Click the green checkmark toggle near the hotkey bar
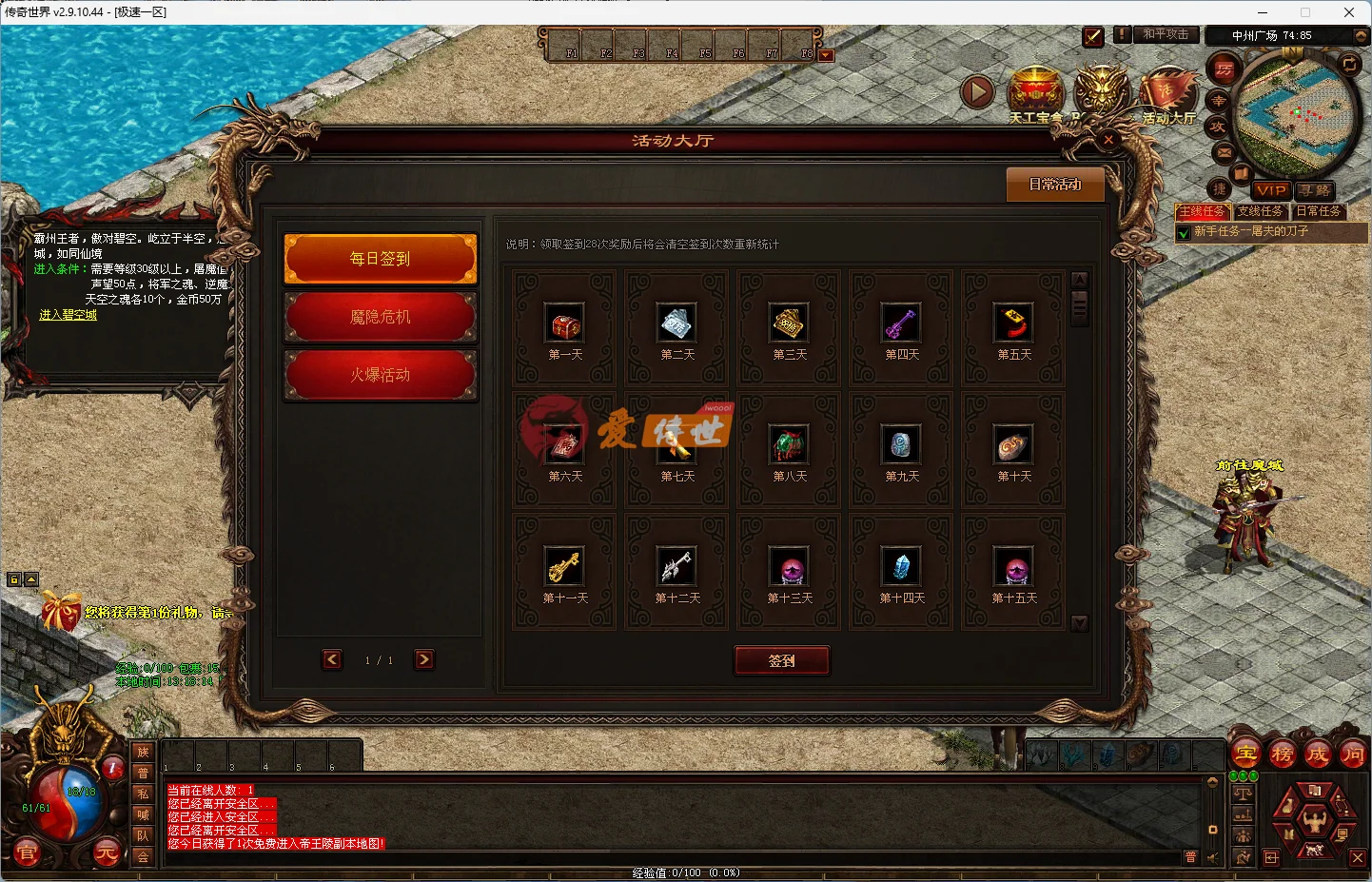1372x882 pixels. (x=1092, y=37)
